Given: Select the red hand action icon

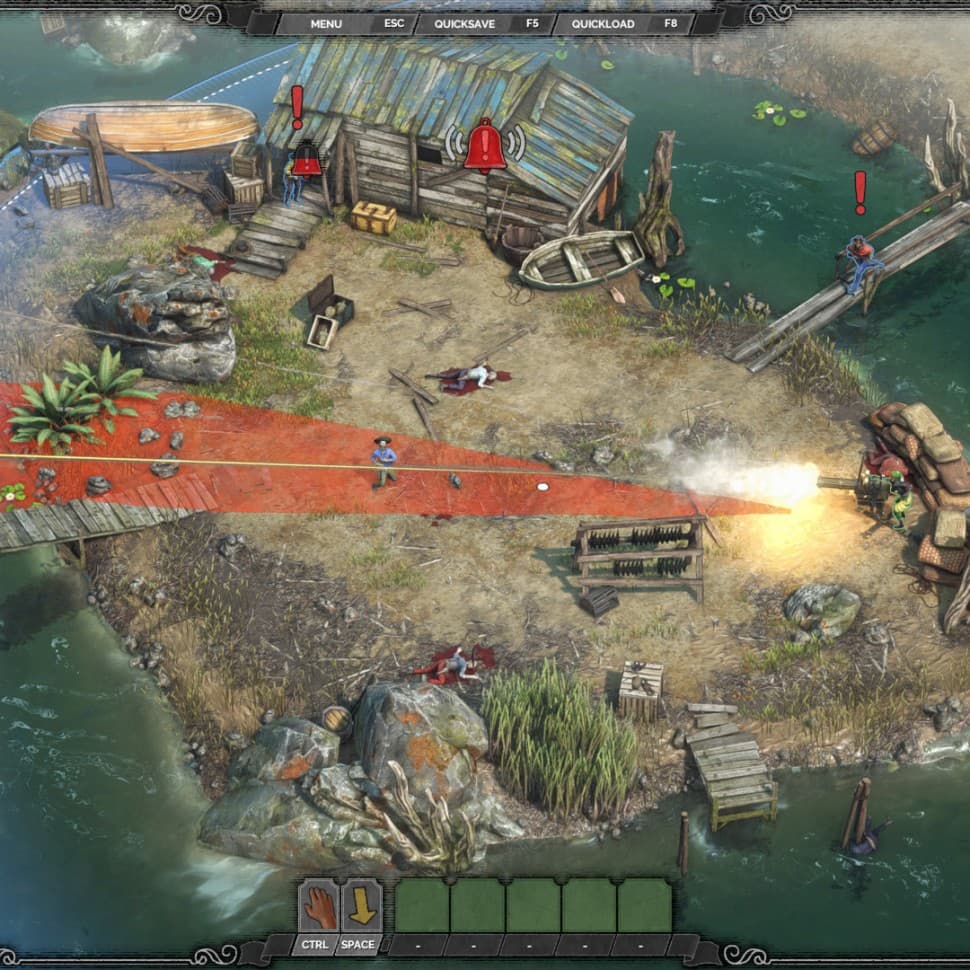Looking at the screenshot, I should [x=320, y=905].
